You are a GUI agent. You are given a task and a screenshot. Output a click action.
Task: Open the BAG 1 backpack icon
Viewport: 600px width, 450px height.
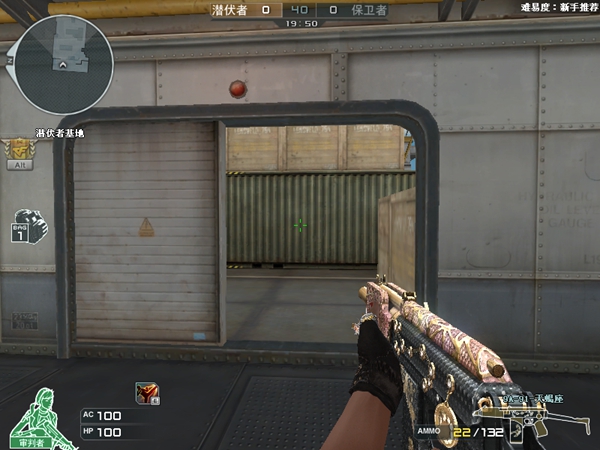[29, 225]
